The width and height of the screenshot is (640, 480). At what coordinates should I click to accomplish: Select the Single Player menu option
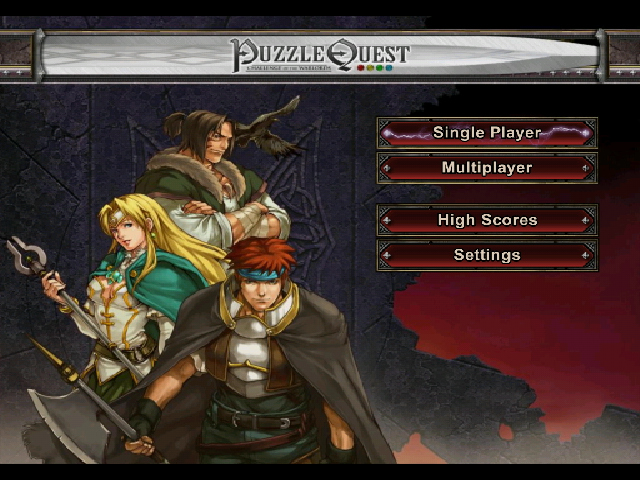pyautogui.click(x=487, y=133)
